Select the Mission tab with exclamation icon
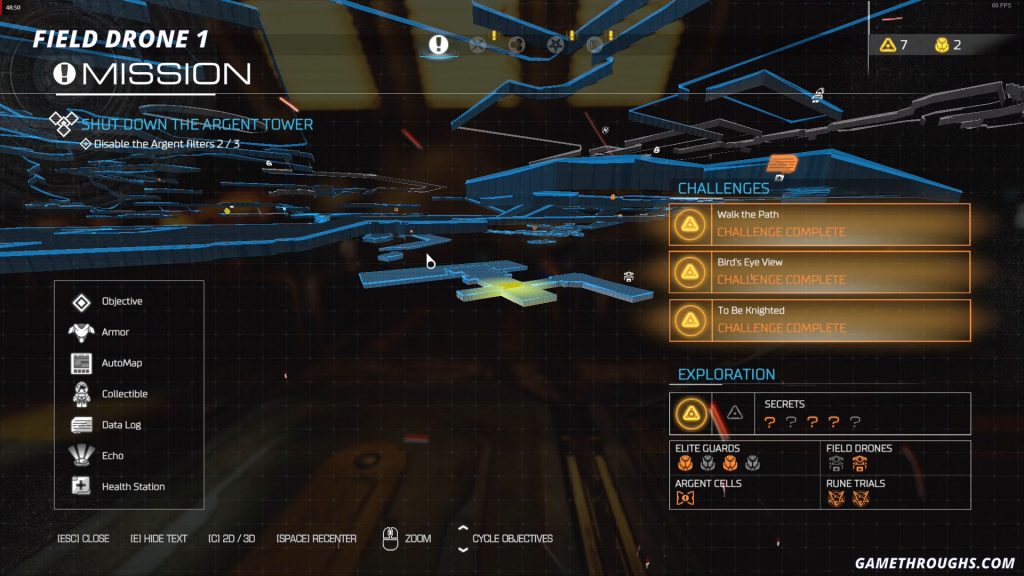 click(438, 44)
